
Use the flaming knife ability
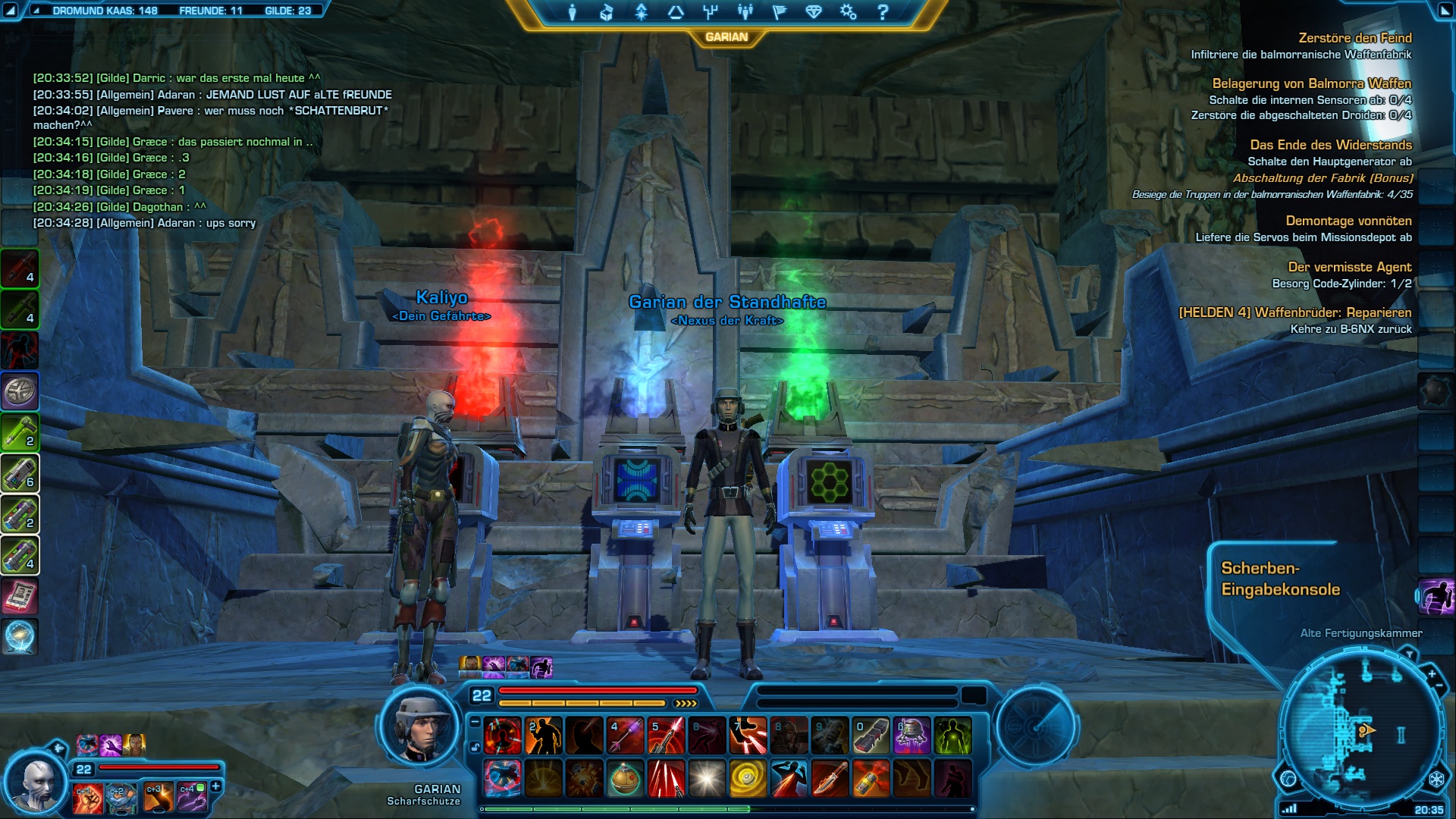click(x=830, y=779)
